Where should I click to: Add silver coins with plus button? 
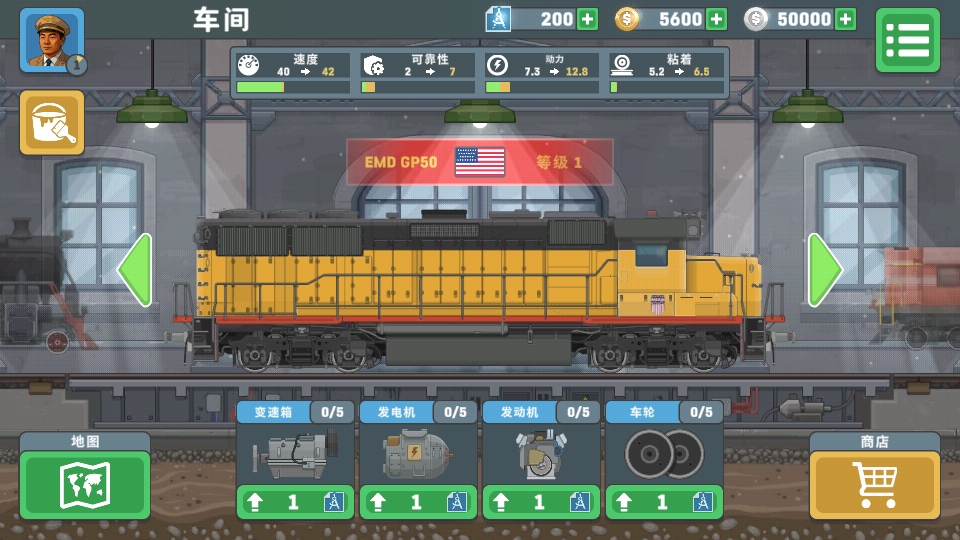pos(846,19)
